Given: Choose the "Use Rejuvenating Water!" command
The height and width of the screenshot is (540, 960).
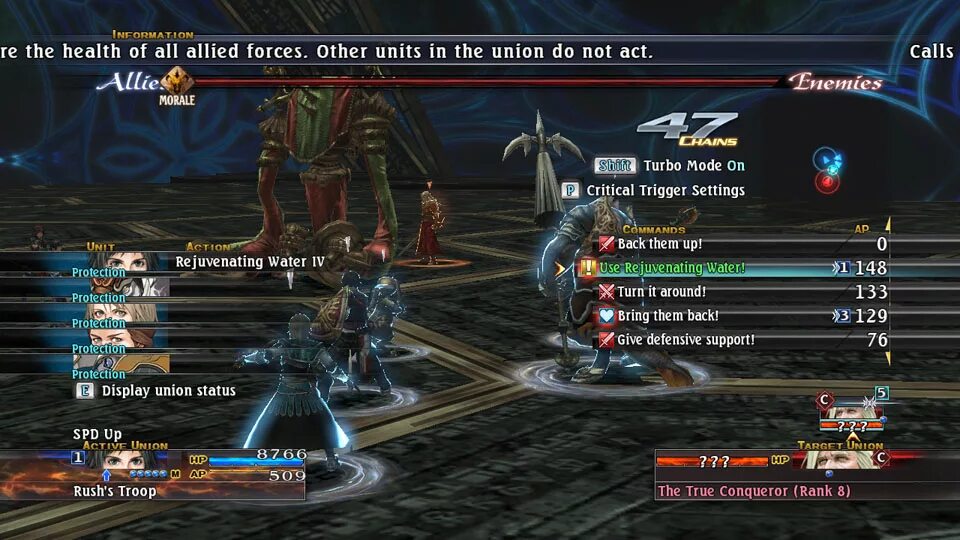Looking at the screenshot, I should pos(671,268).
